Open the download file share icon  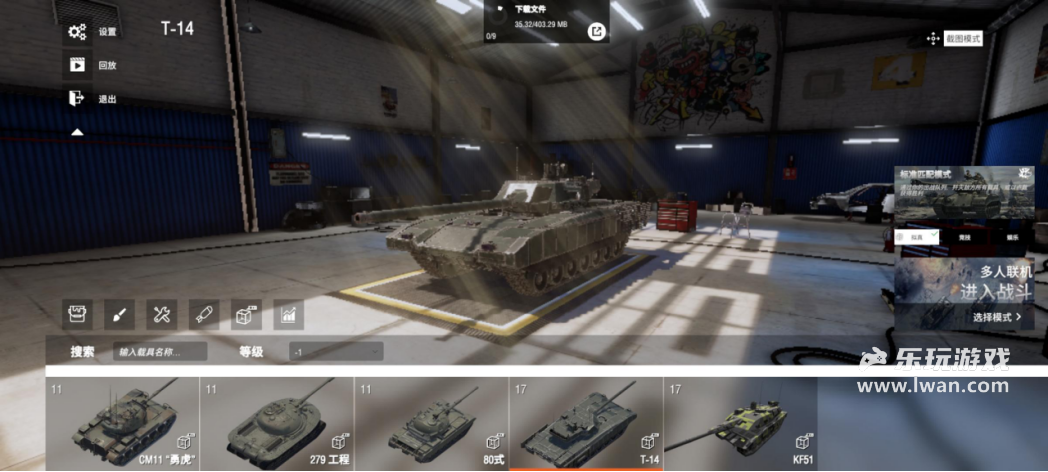pyautogui.click(x=596, y=32)
